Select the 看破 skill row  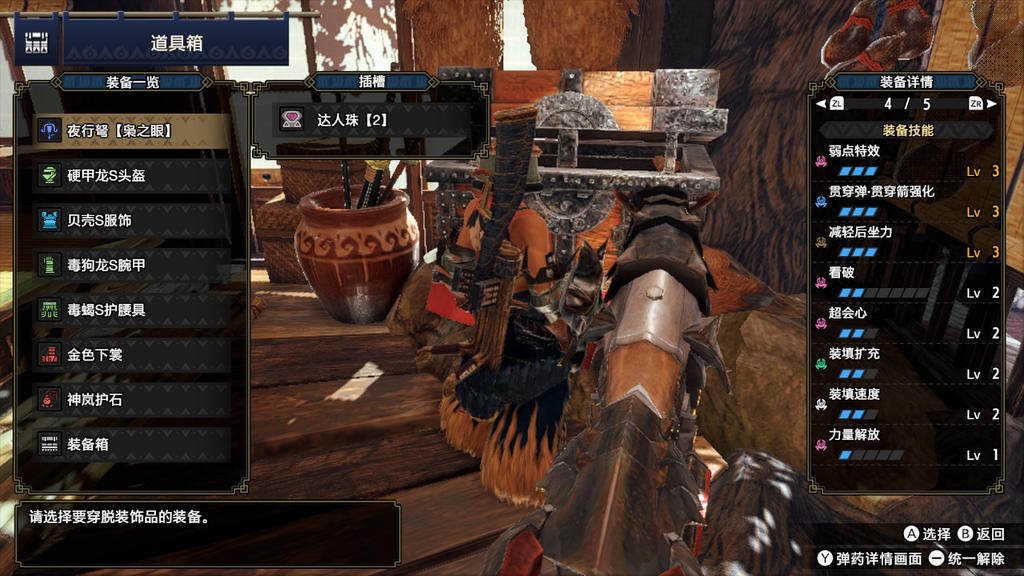pyautogui.click(x=907, y=283)
